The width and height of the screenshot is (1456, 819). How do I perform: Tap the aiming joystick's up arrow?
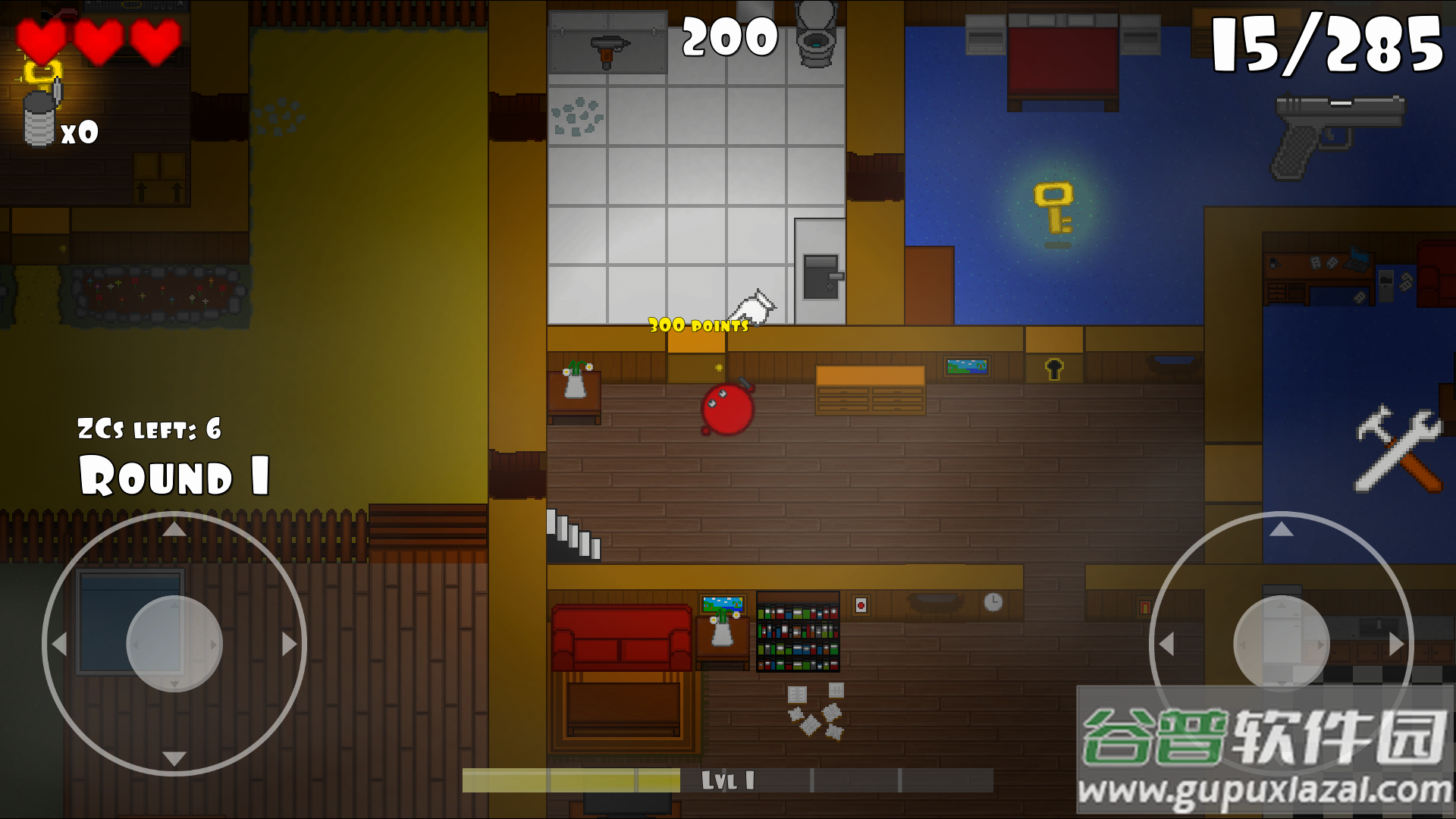(x=1282, y=529)
